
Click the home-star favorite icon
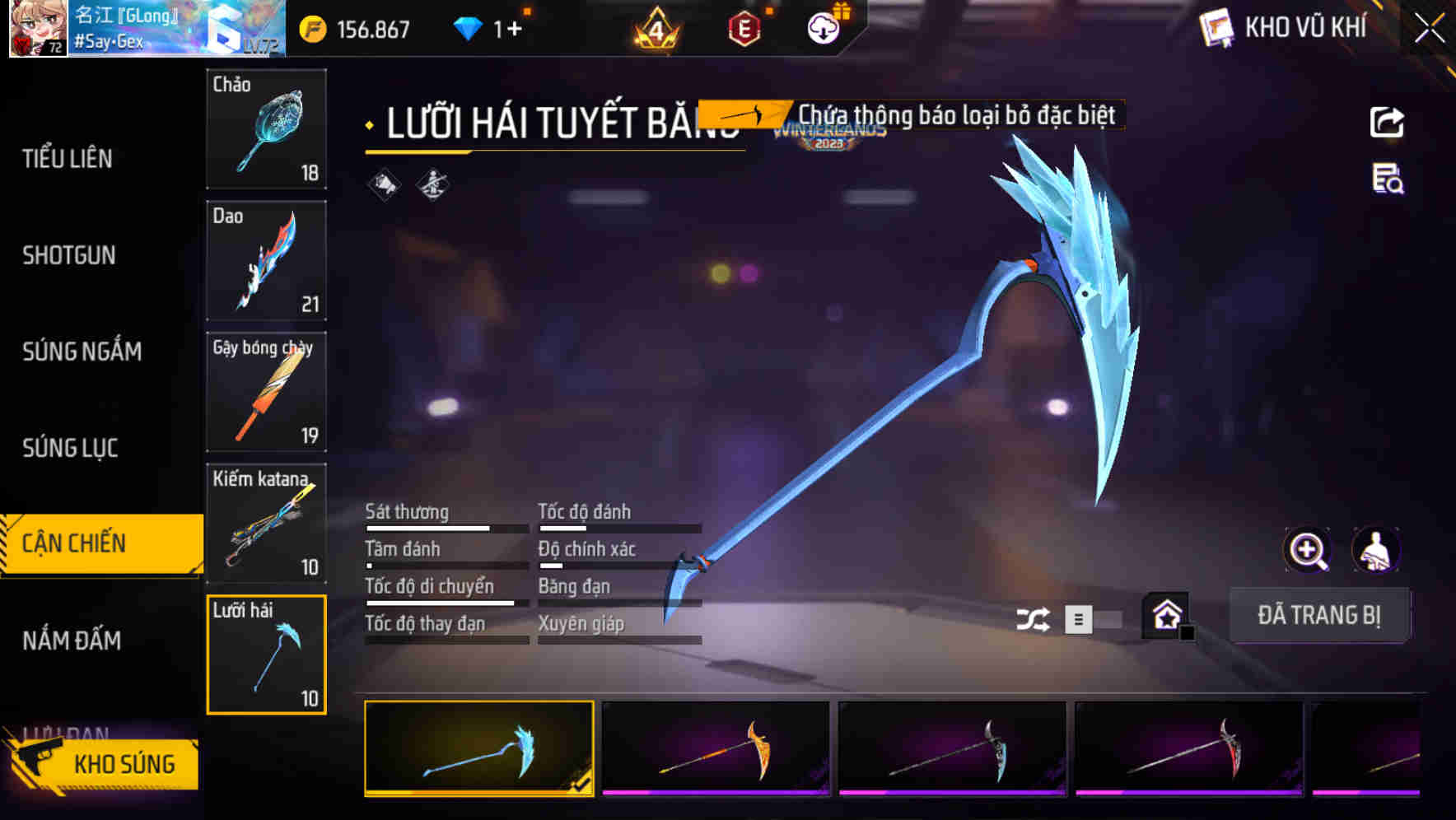click(1164, 614)
